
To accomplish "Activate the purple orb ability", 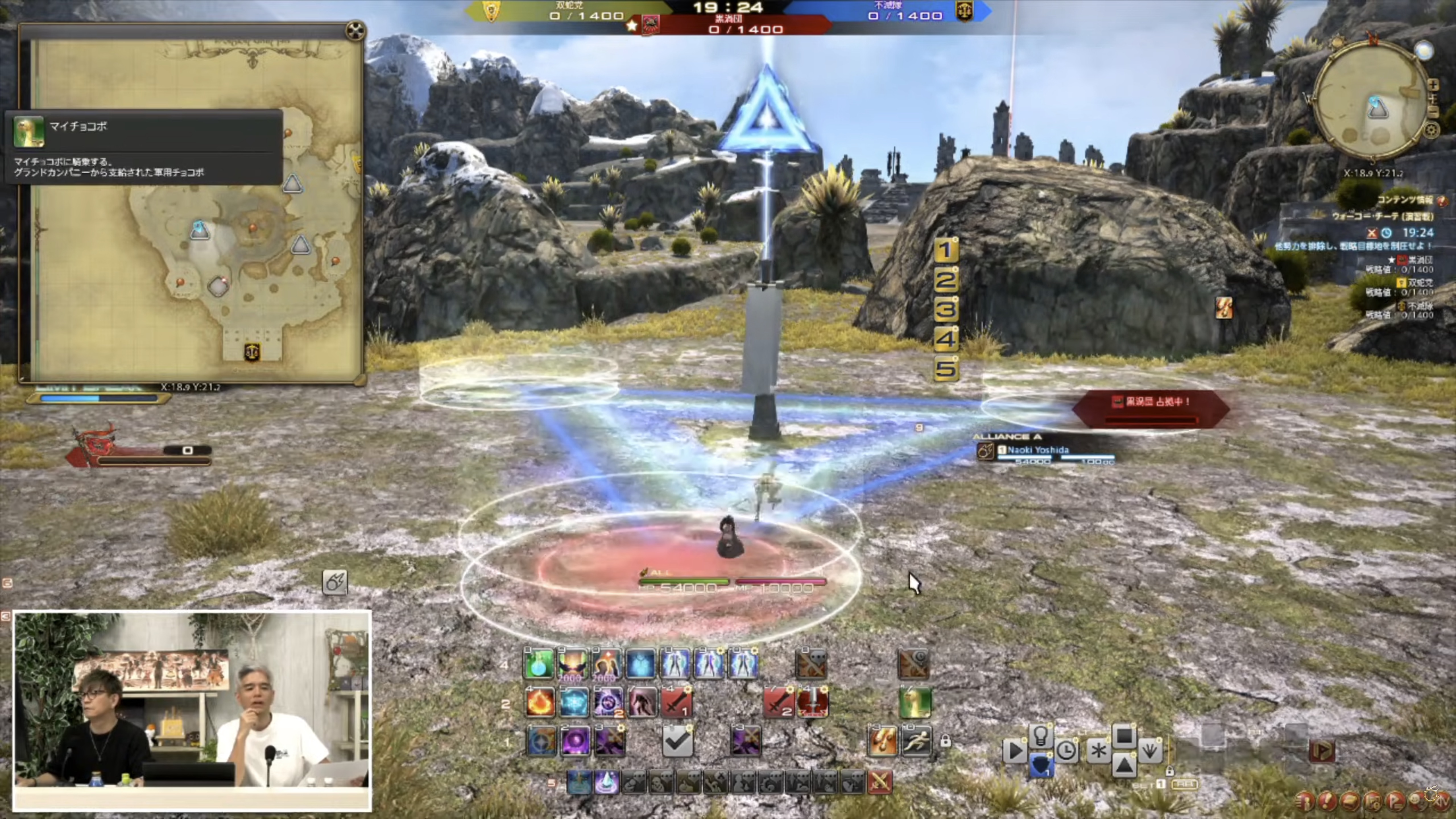I will coord(575,741).
